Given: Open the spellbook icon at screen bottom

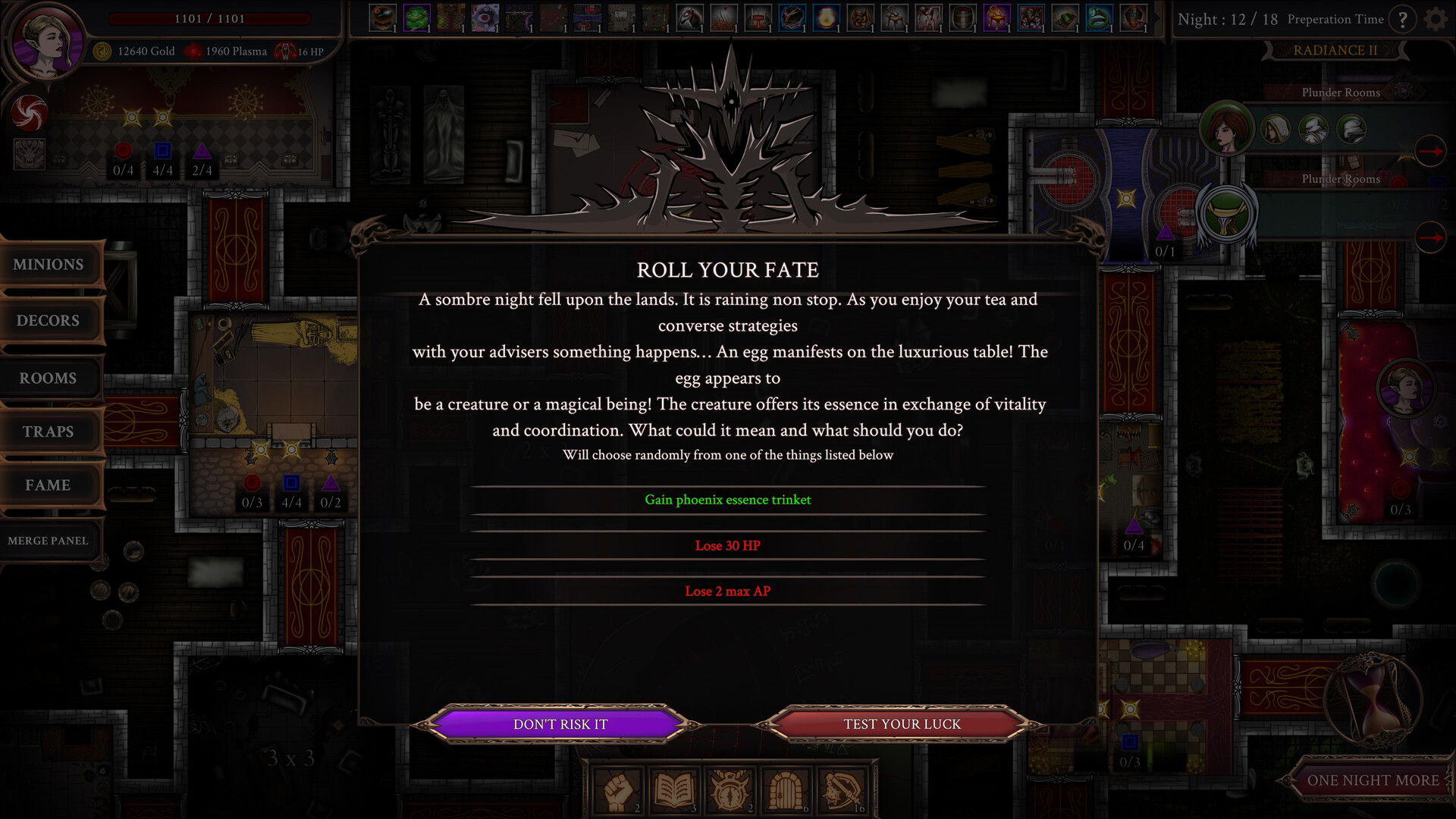Looking at the screenshot, I should [673, 789].
